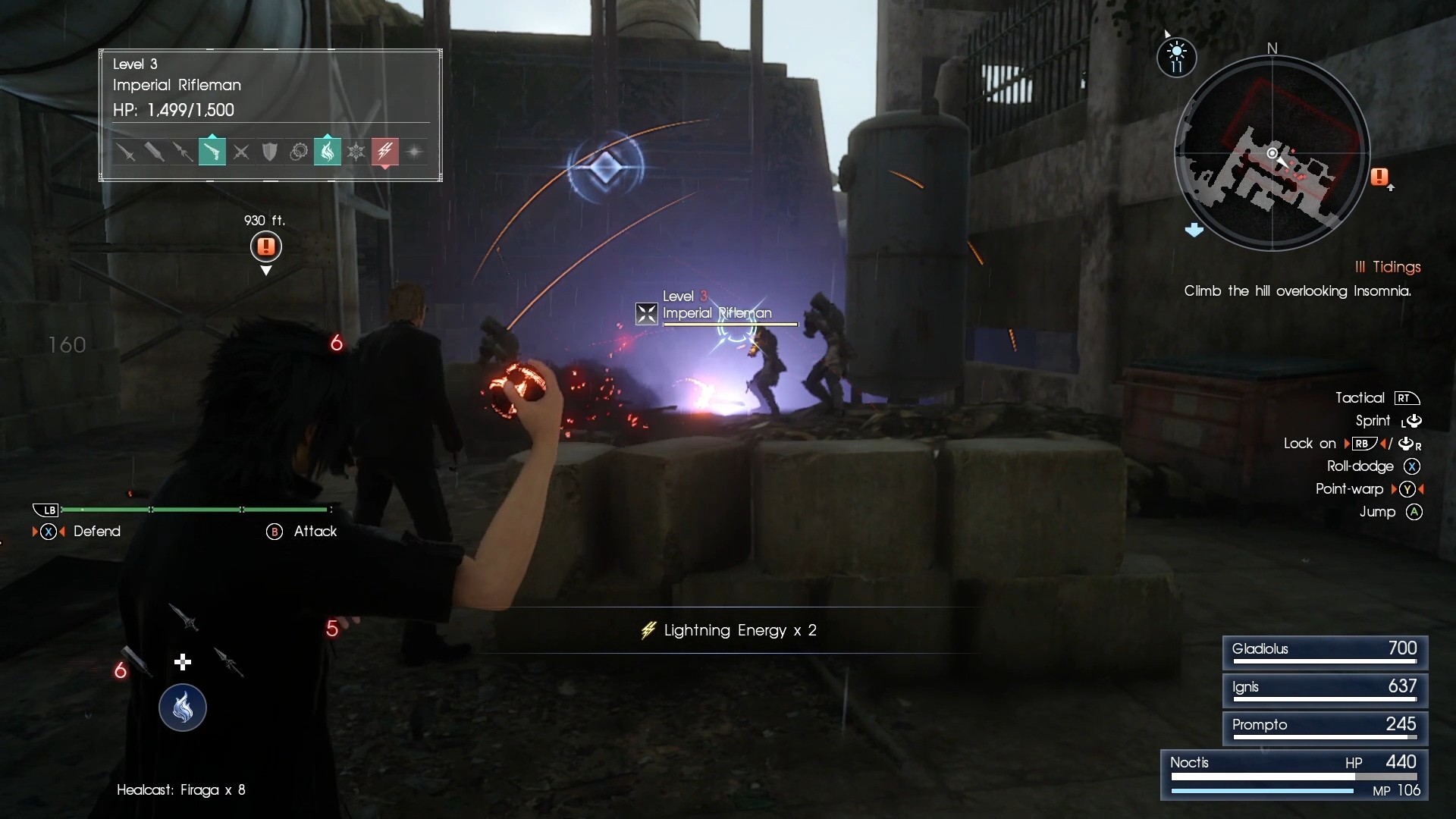Image resolution: width=1456 pixels, height=819 pixels.
Task: Click the LB charge gauge bar
Action: tap(196, 510)
